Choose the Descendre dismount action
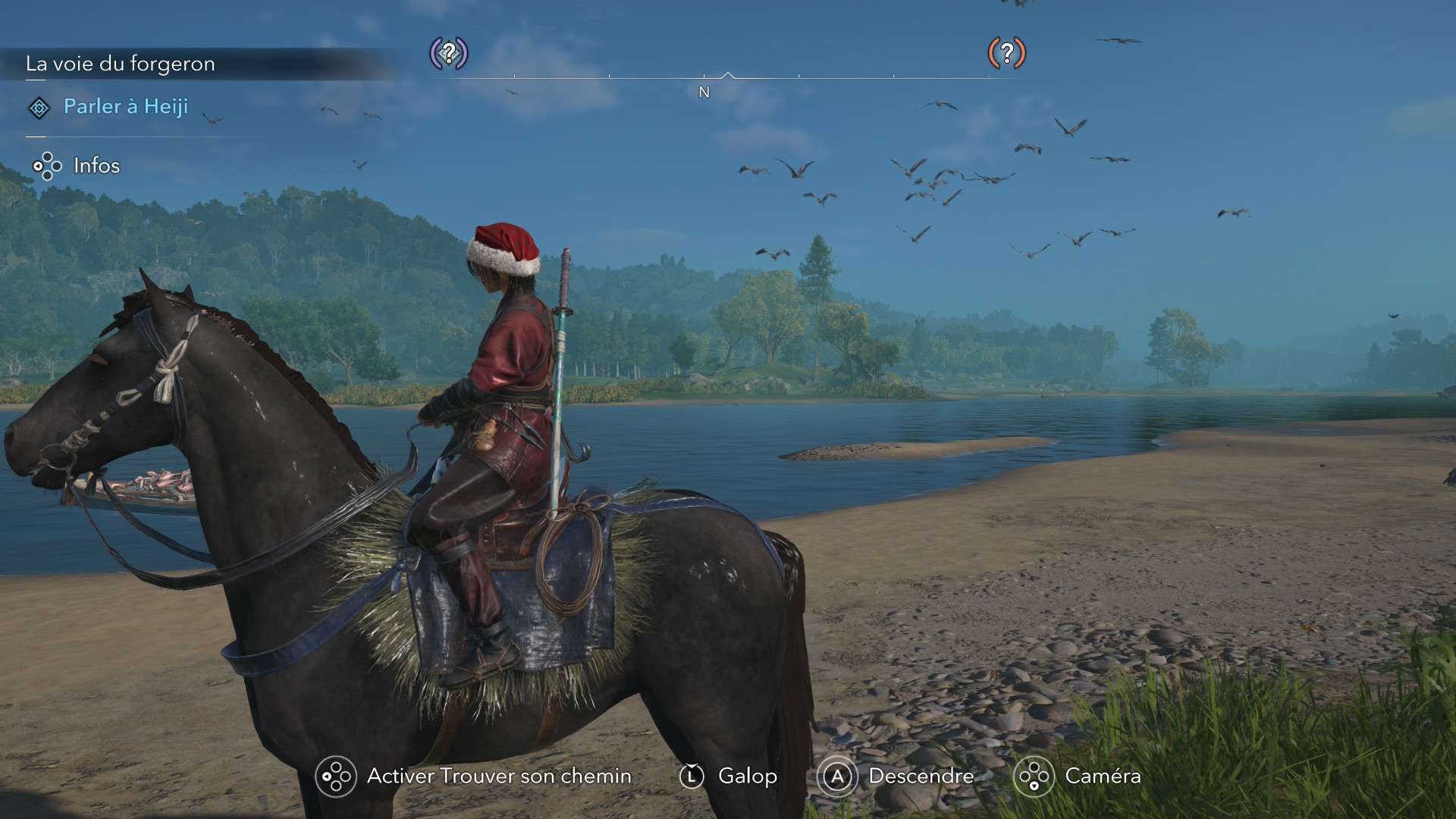This screenshot has width=1456, height=819. 921,776
